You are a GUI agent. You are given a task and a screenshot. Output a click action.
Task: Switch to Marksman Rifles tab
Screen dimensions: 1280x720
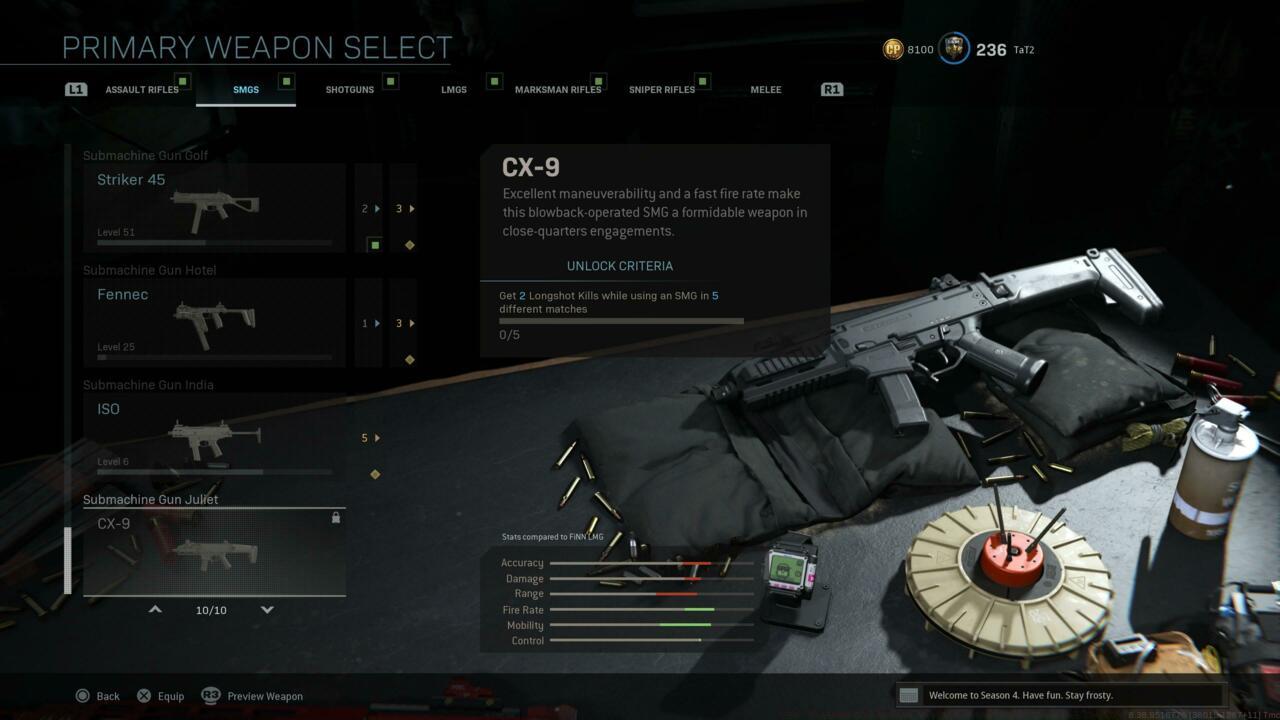(x=558, y=90)
